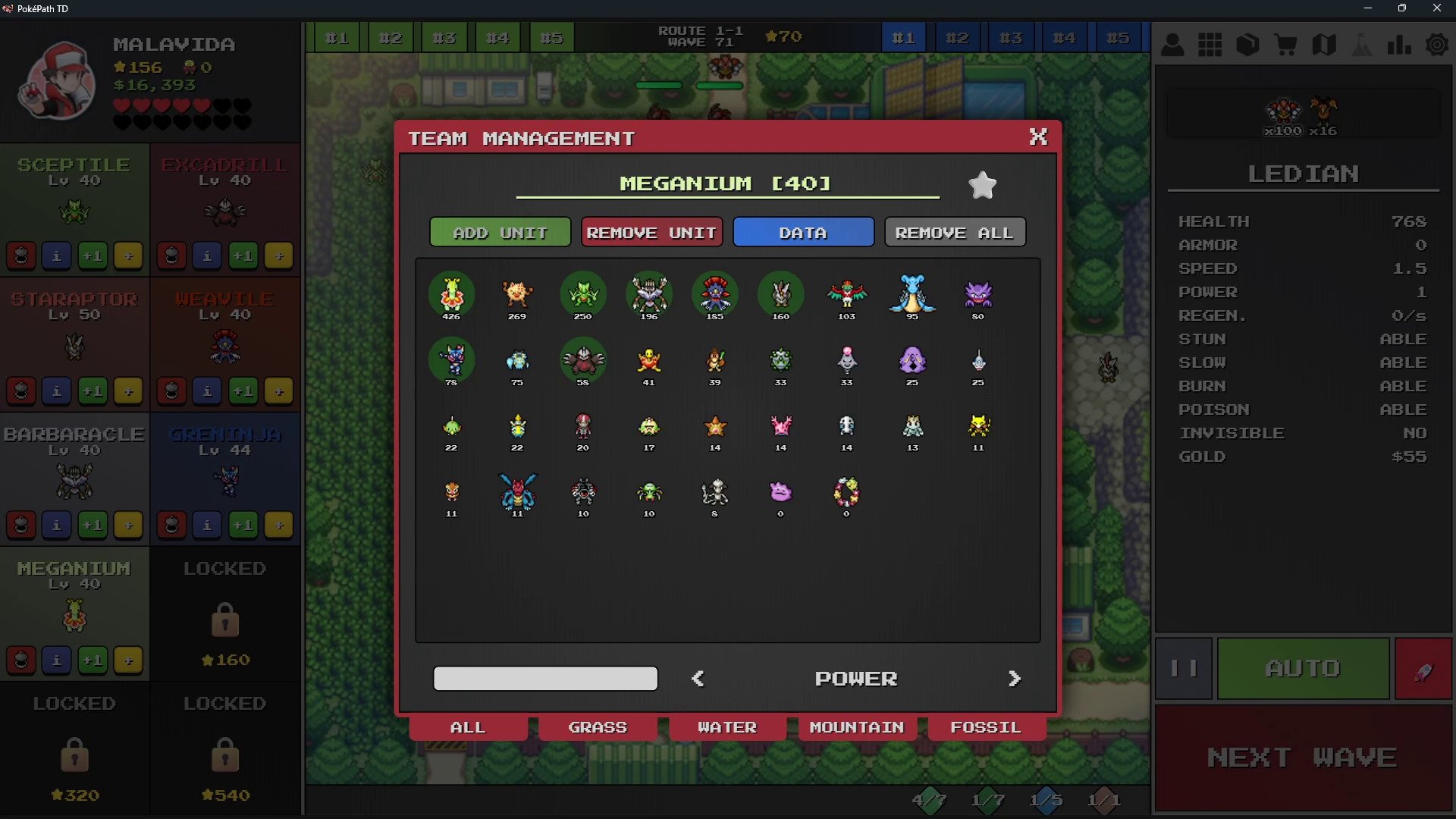This screenshot has width=1456, height=819.
Task: Choose Remove All units
Action: tap(954, 233)
